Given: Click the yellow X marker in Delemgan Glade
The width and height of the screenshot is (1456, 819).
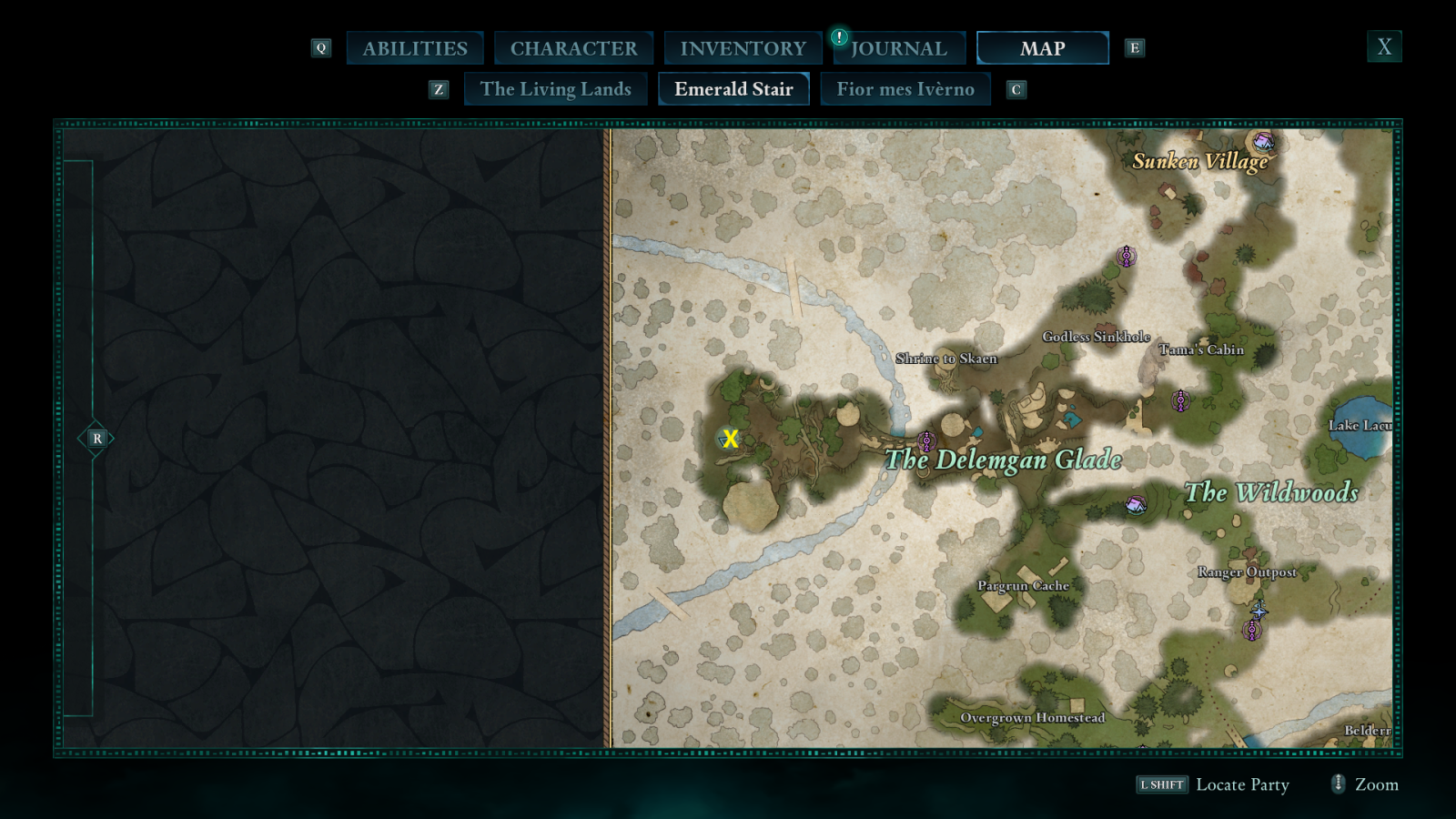Looking at the screenshot, I should click(731, 440).
